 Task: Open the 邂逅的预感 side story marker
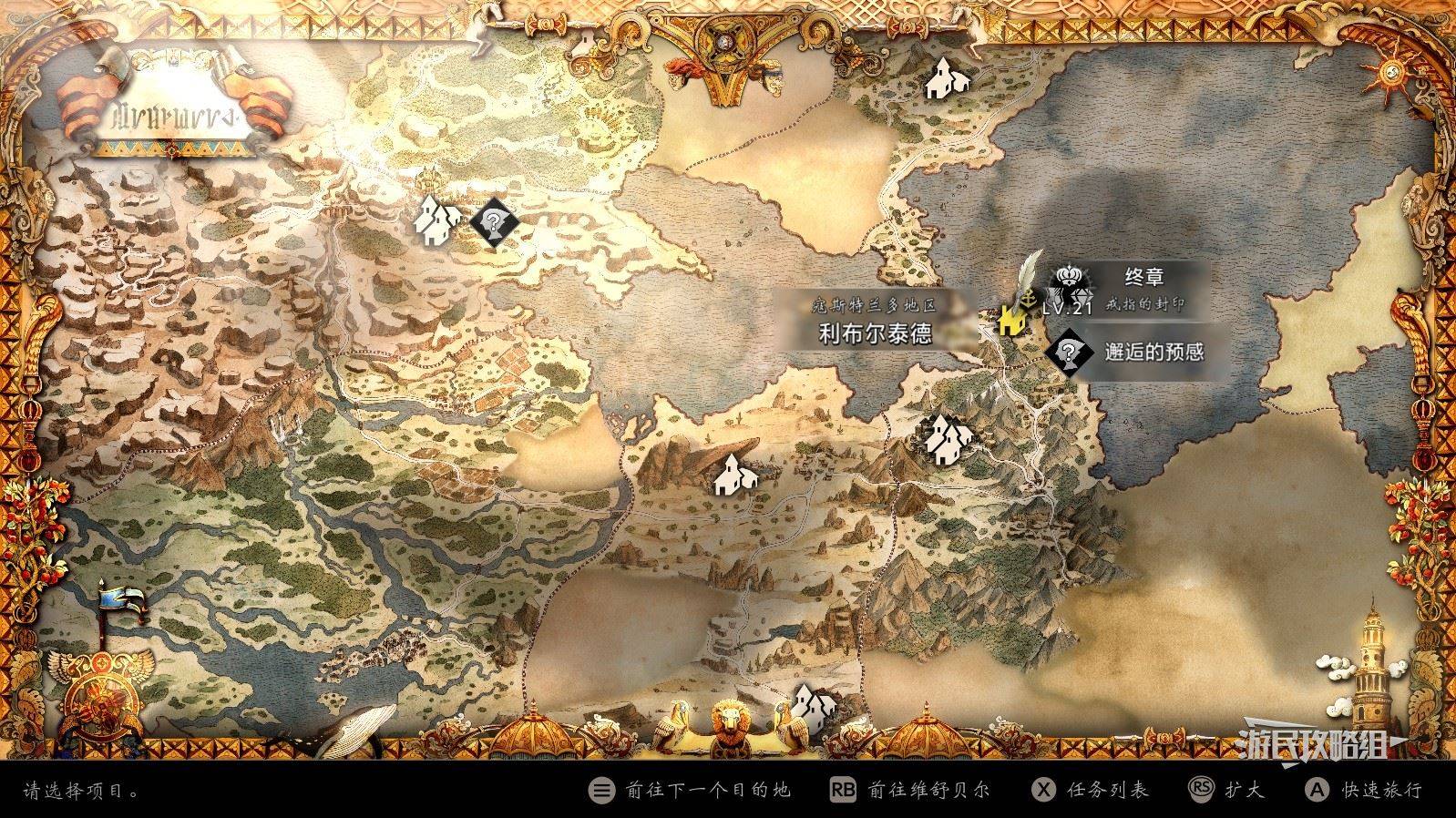click(1071, 351)
